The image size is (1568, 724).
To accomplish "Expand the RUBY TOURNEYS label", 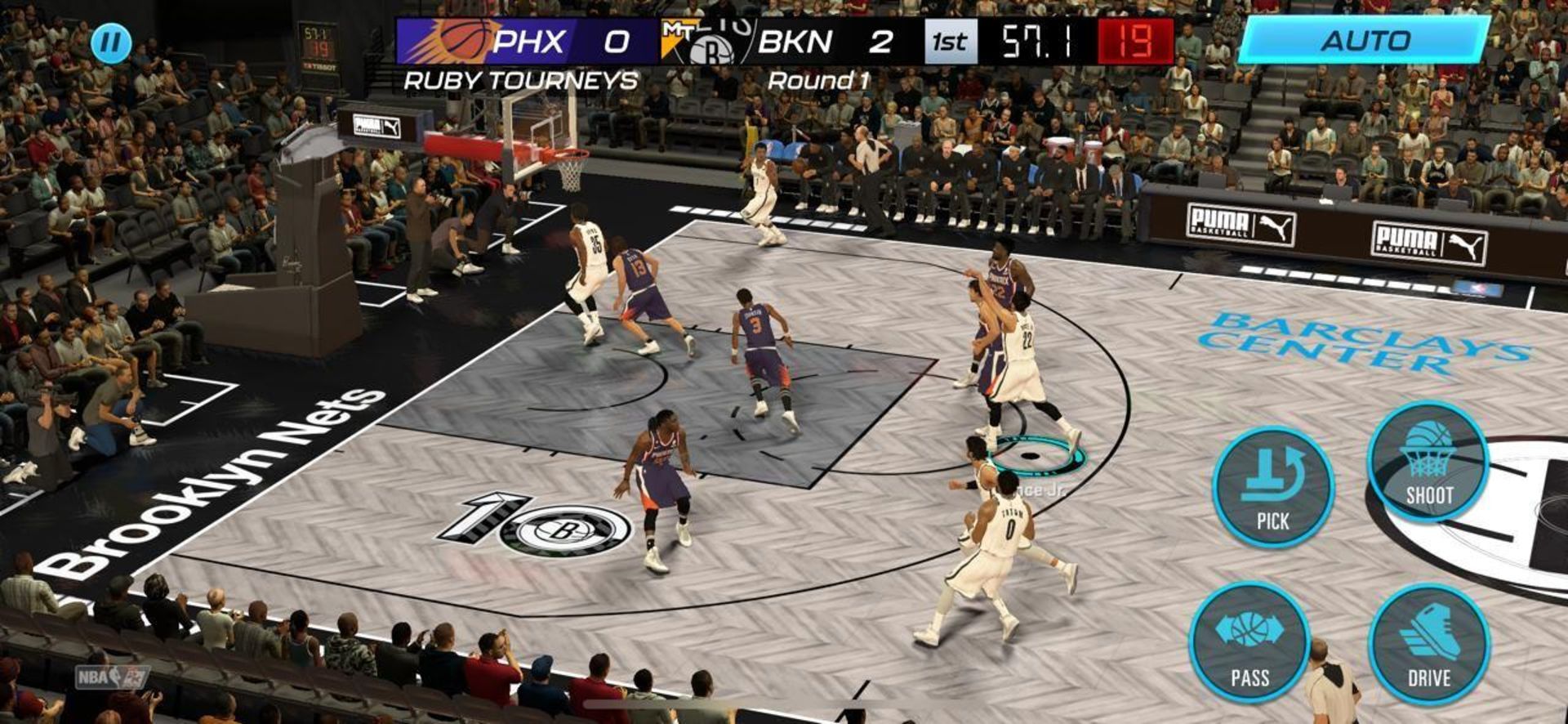I will point(520,80).
